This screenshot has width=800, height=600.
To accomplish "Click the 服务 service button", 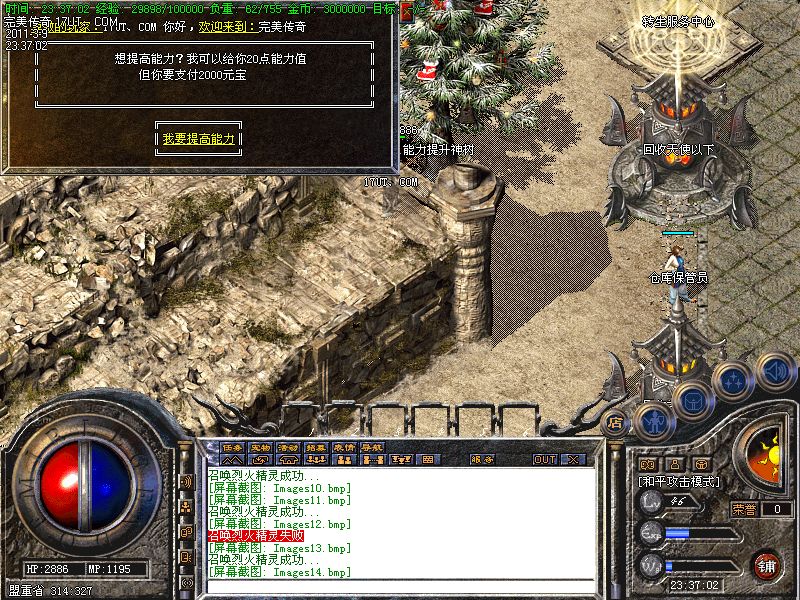I will point(481,460).
